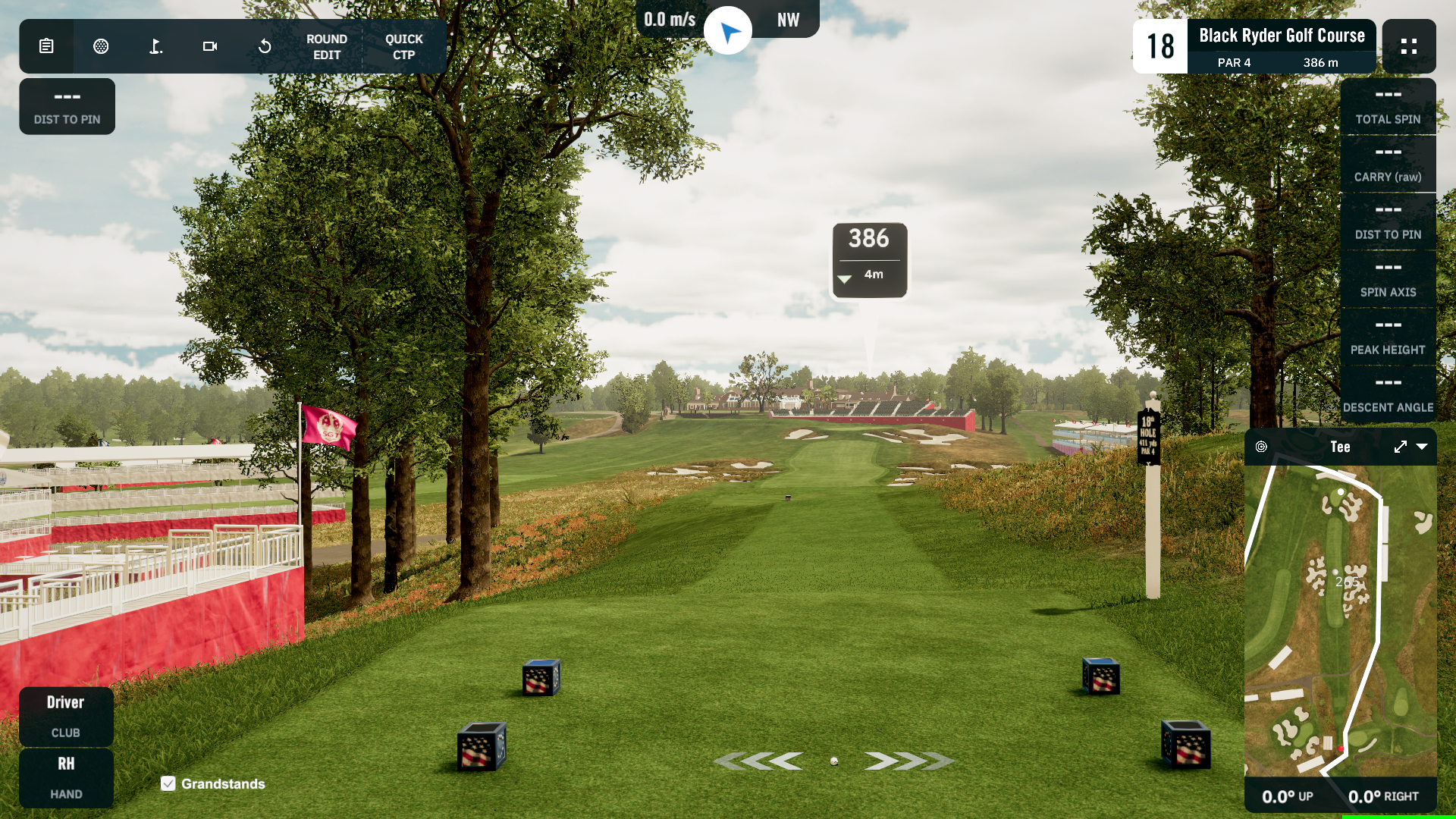
Task: Aim left with the left chevrons
Action: click(x=759, y=761)
